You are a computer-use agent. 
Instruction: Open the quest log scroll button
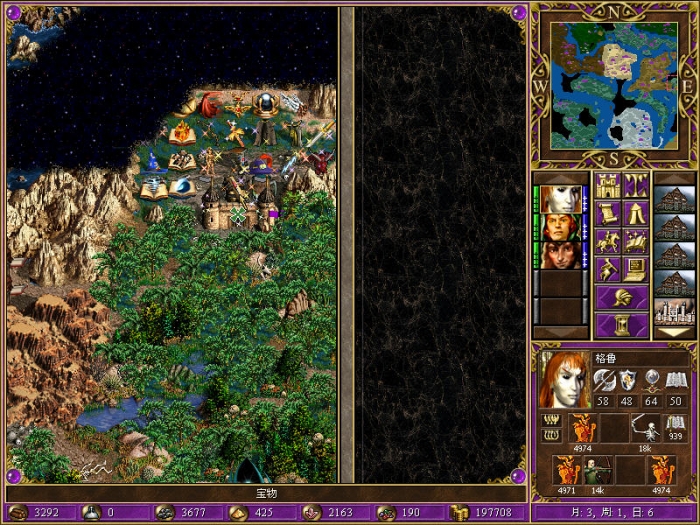pyautogui.click(x=609, y=213)
